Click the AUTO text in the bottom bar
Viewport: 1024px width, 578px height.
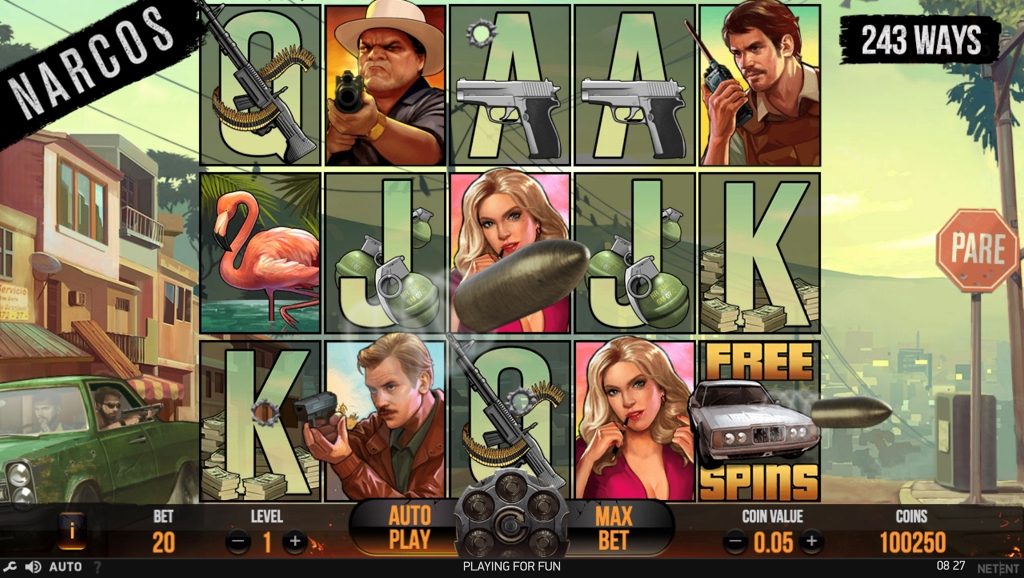coord(65,567)
